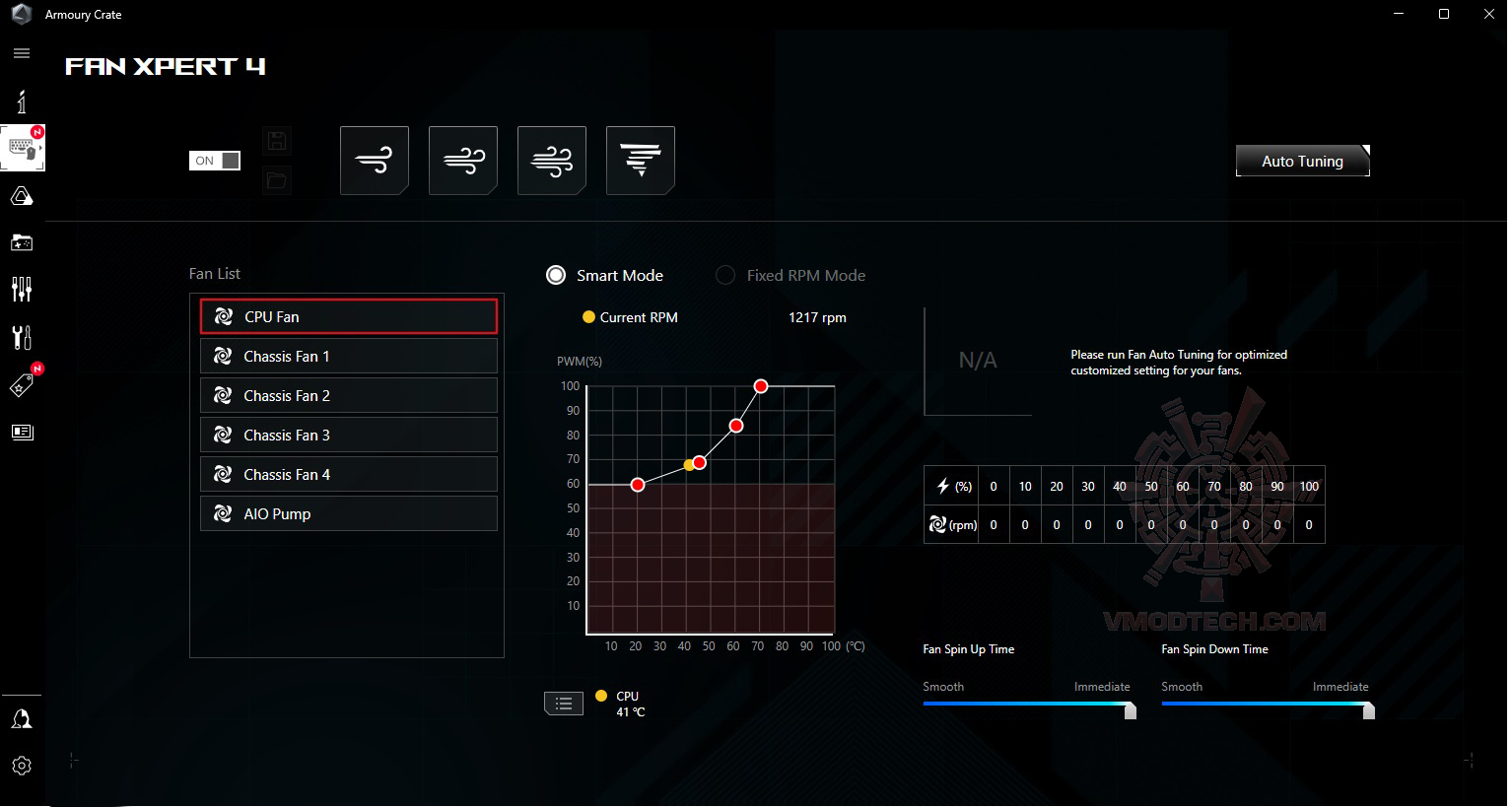Click the Auto Tuning button
The height and width of the screenshot is (807, 1512).
(1302, 161)
